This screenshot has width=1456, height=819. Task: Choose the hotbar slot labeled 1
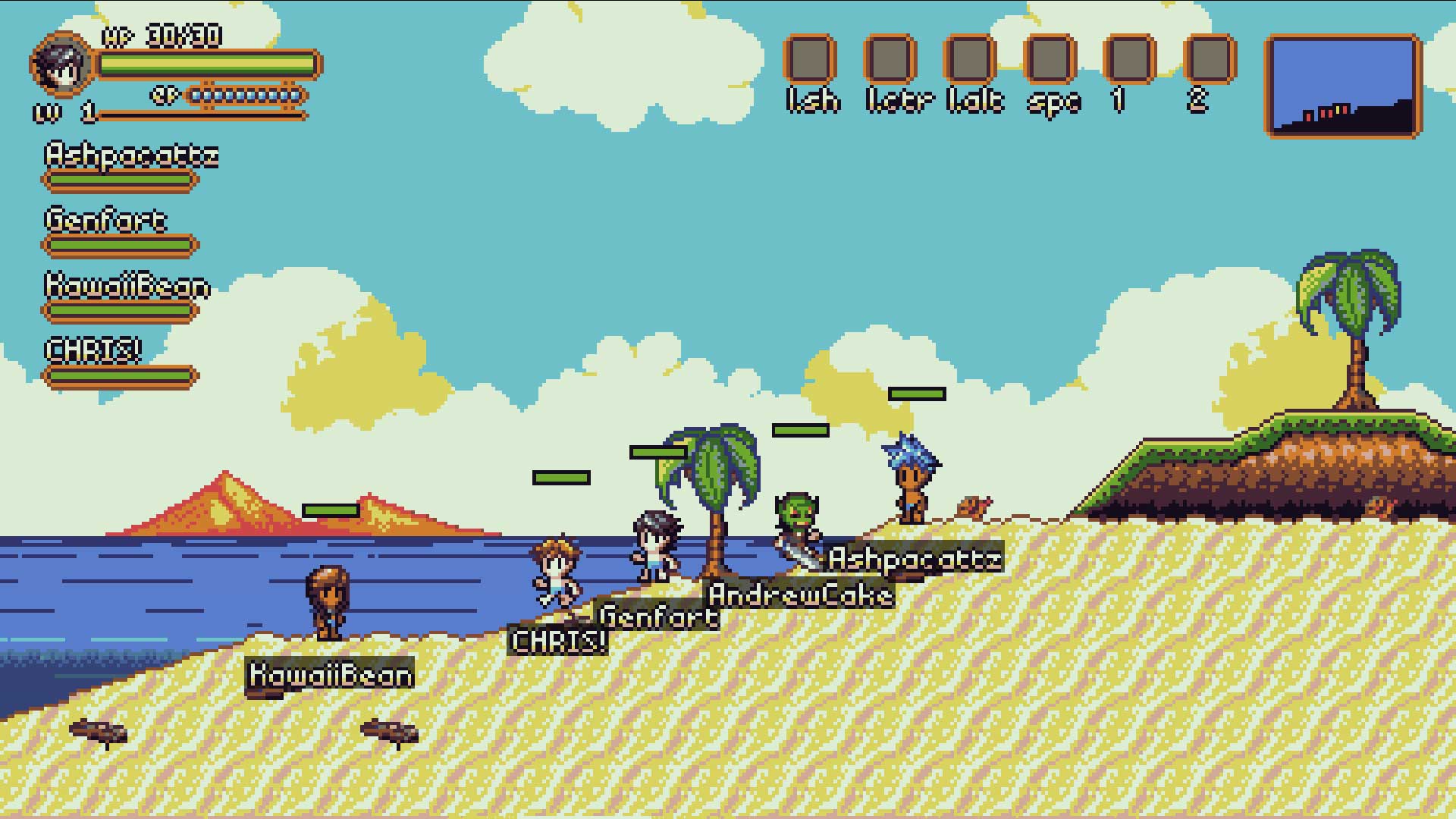point(1130,58)
